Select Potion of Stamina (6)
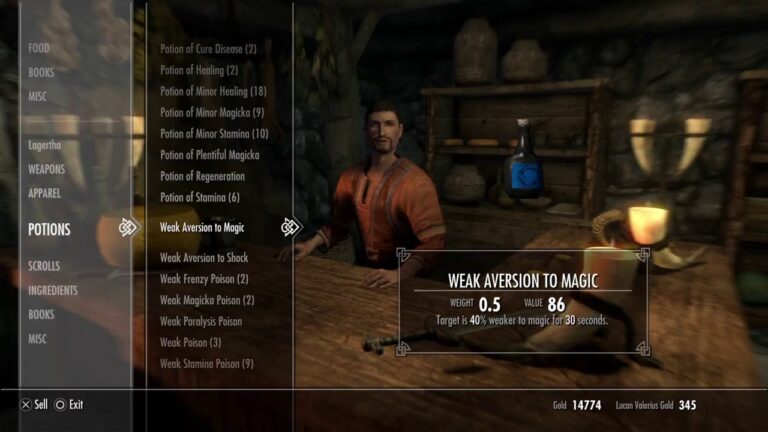Viewport: 768px width, 432px height. (x=200, y=197)
